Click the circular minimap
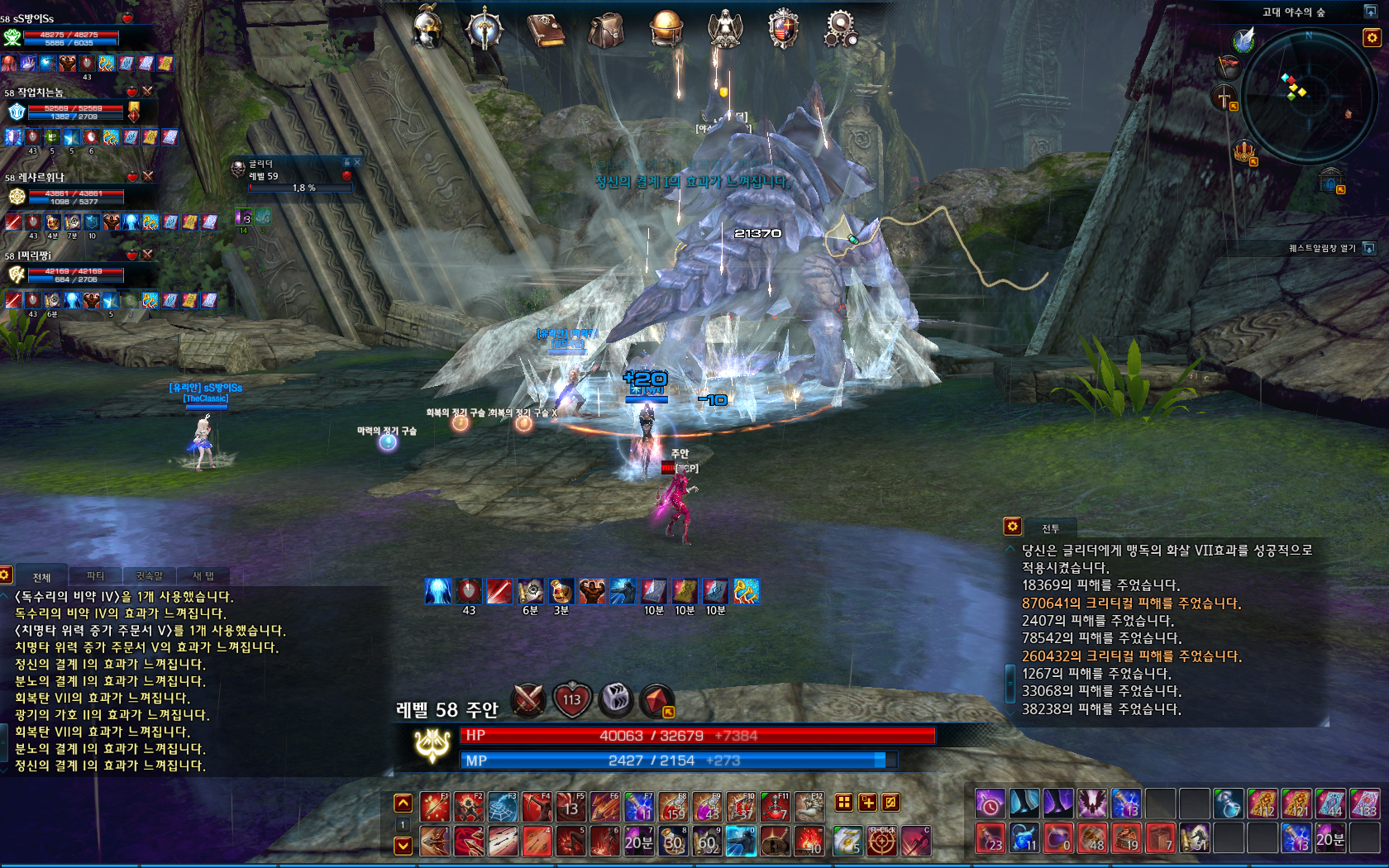Image resolution: width=1389 pixels, height=868 pixels. click(x=1308, y=95)
